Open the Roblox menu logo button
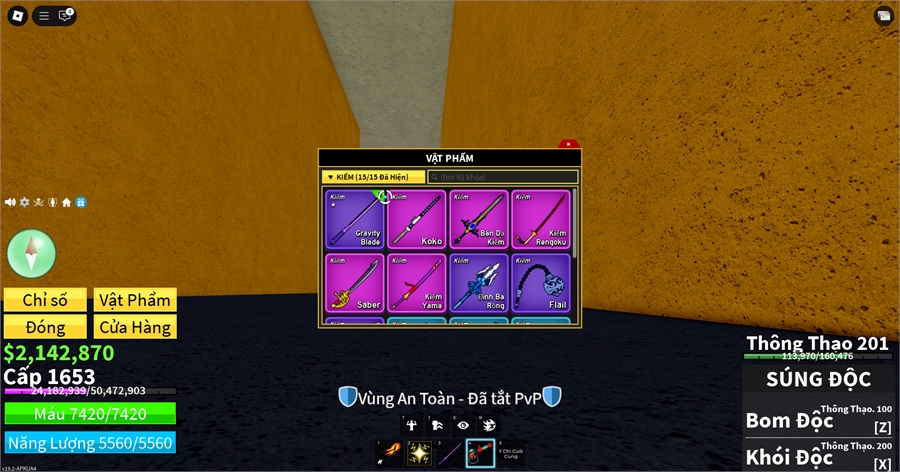This screenshot has height=472, width=900. coord(16,15)
